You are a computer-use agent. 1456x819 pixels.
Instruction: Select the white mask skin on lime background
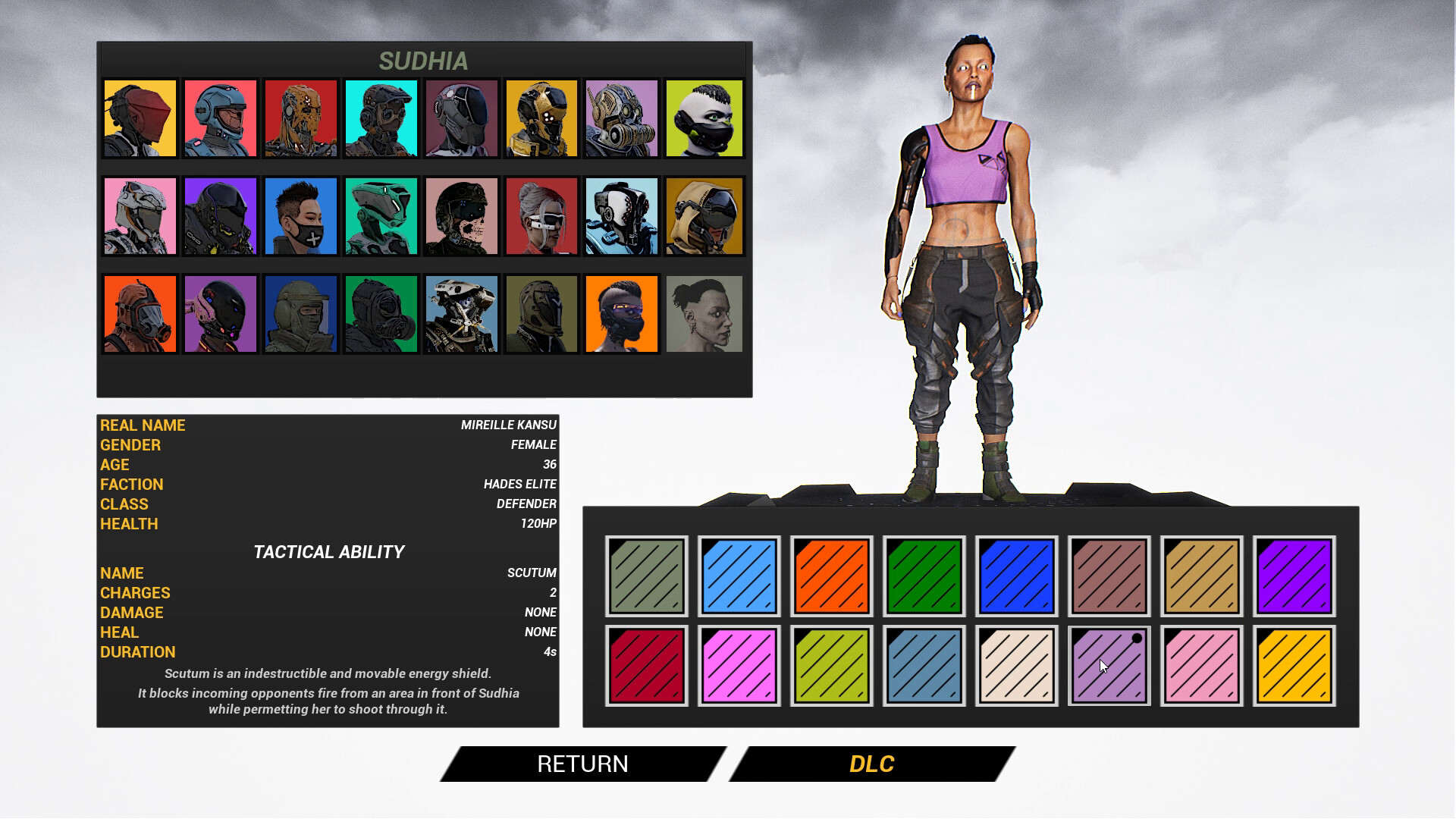704,118
